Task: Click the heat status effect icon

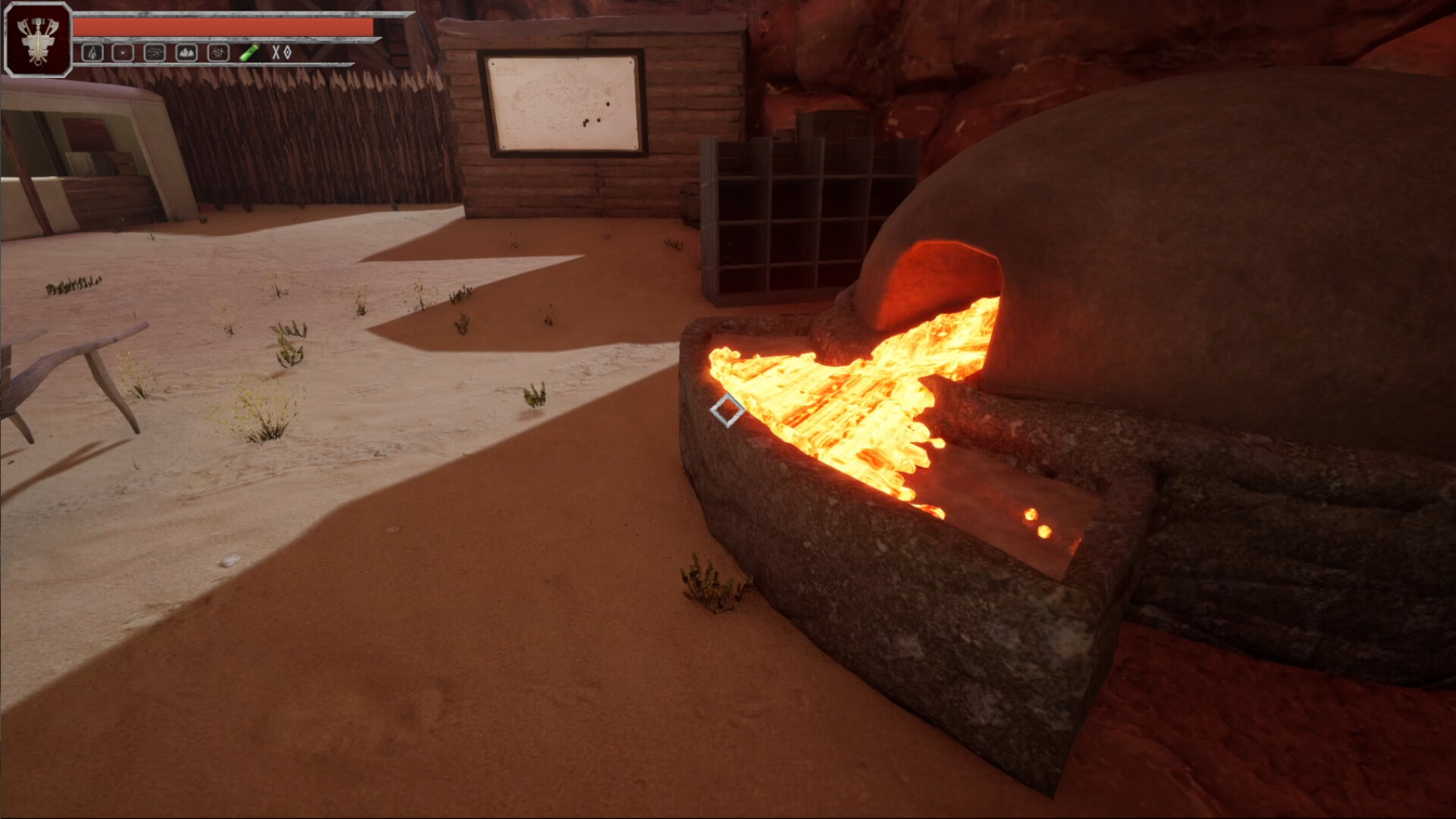Action: pyautogui.click(x=93, y=52)
